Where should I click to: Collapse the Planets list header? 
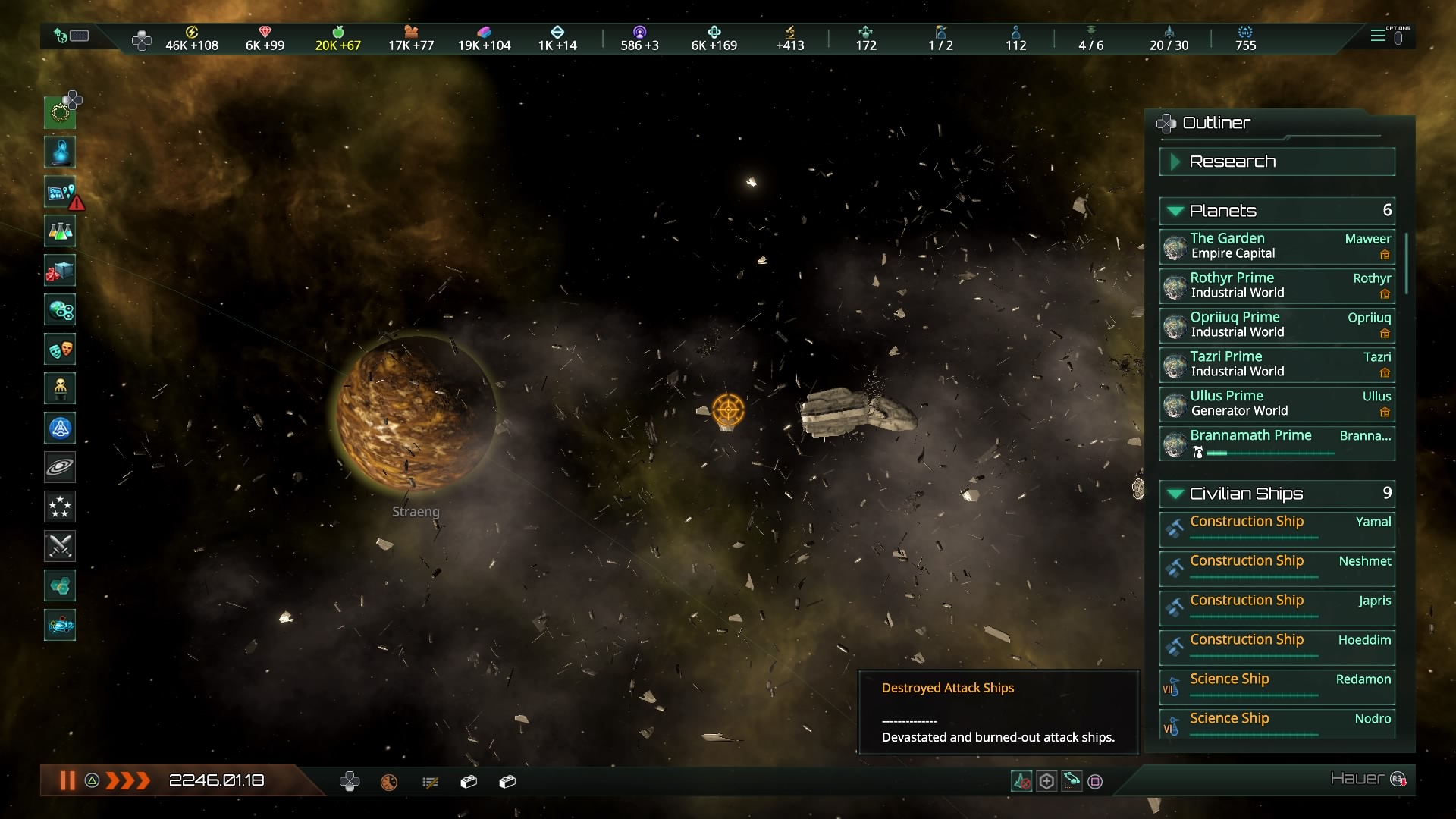pos(1277,211)
